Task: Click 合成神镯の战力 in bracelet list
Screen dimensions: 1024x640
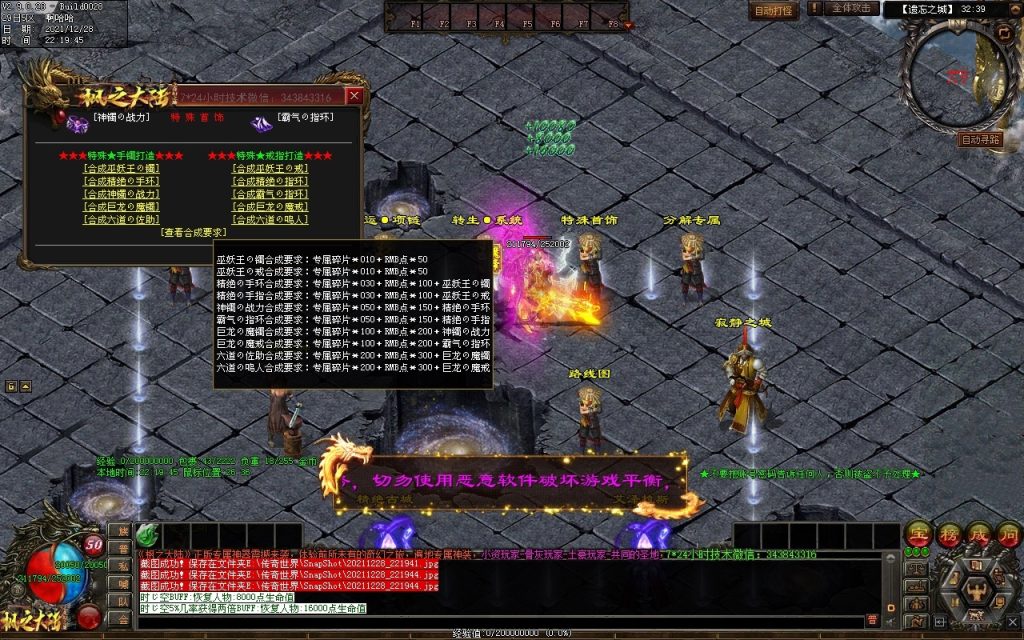Action: click(121, 194)
